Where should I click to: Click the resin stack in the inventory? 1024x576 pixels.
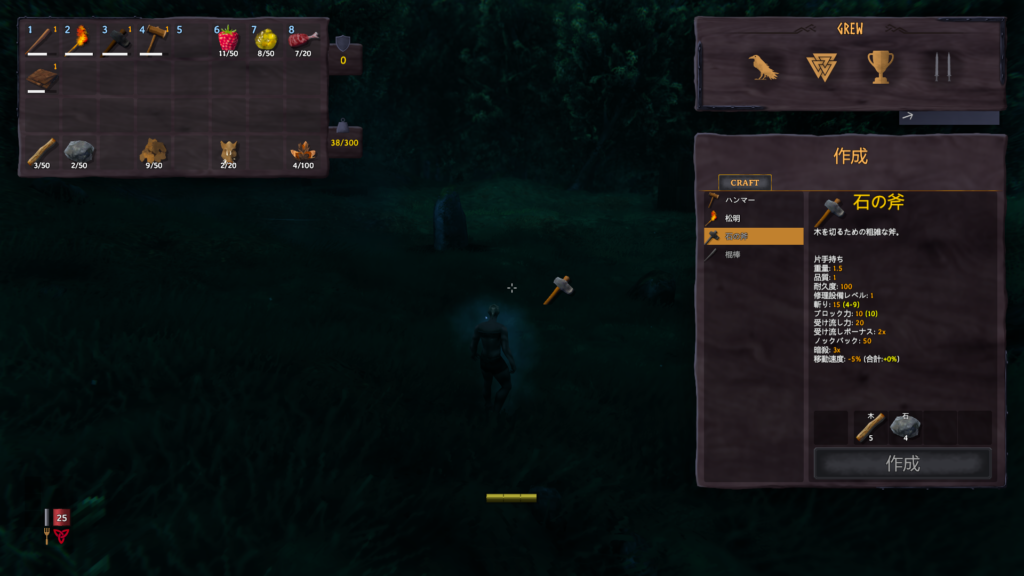click(302, 152)
